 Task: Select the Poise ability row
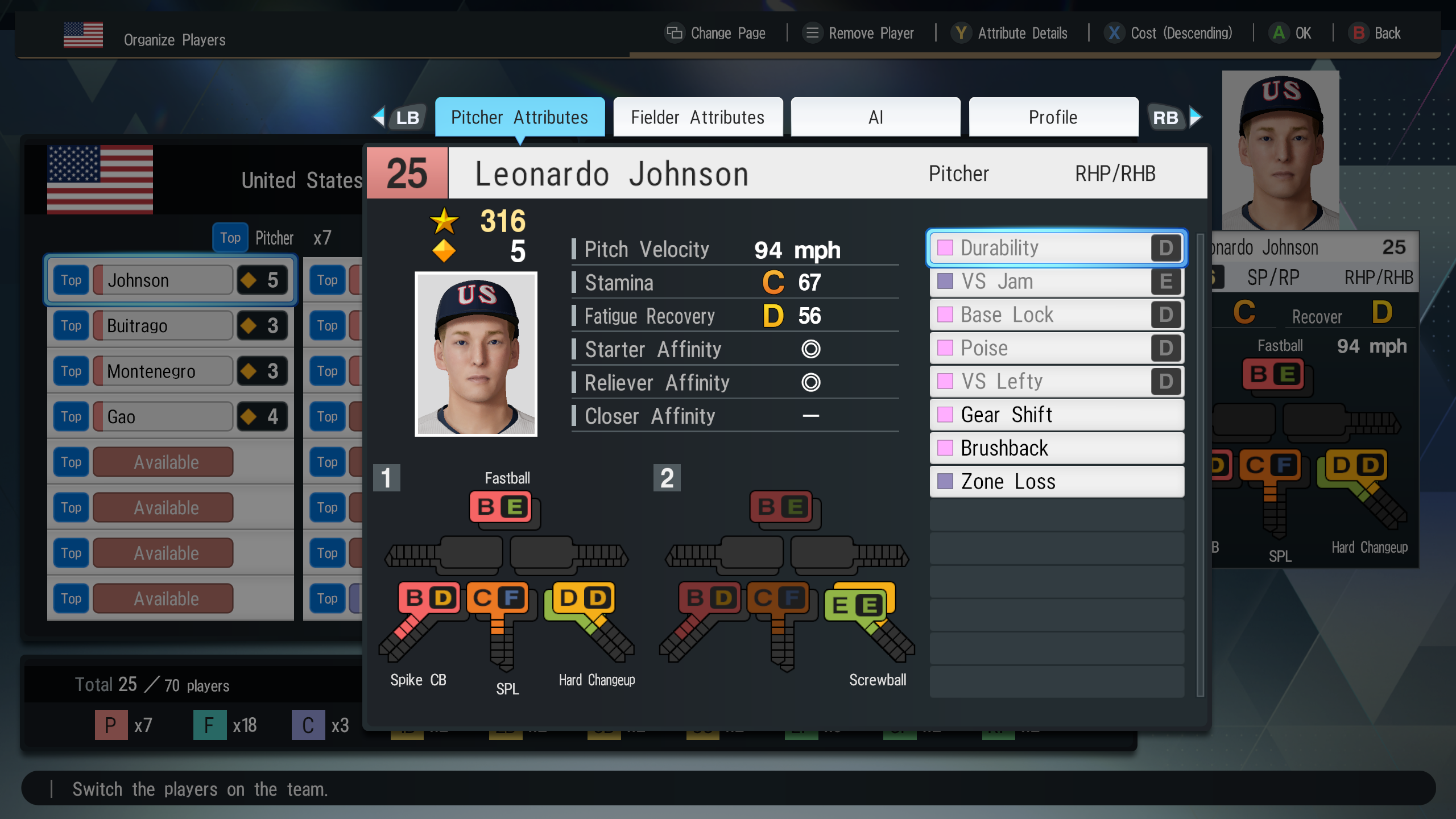click(1056, 348)
